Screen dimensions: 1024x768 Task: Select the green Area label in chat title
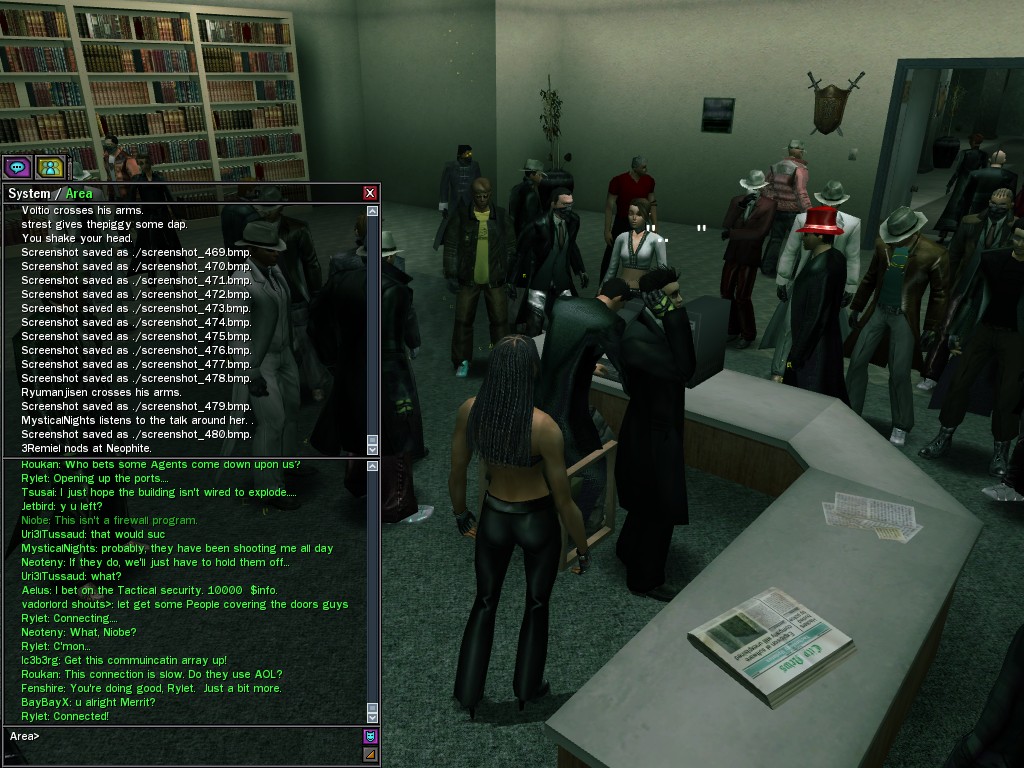click(79, 193)
